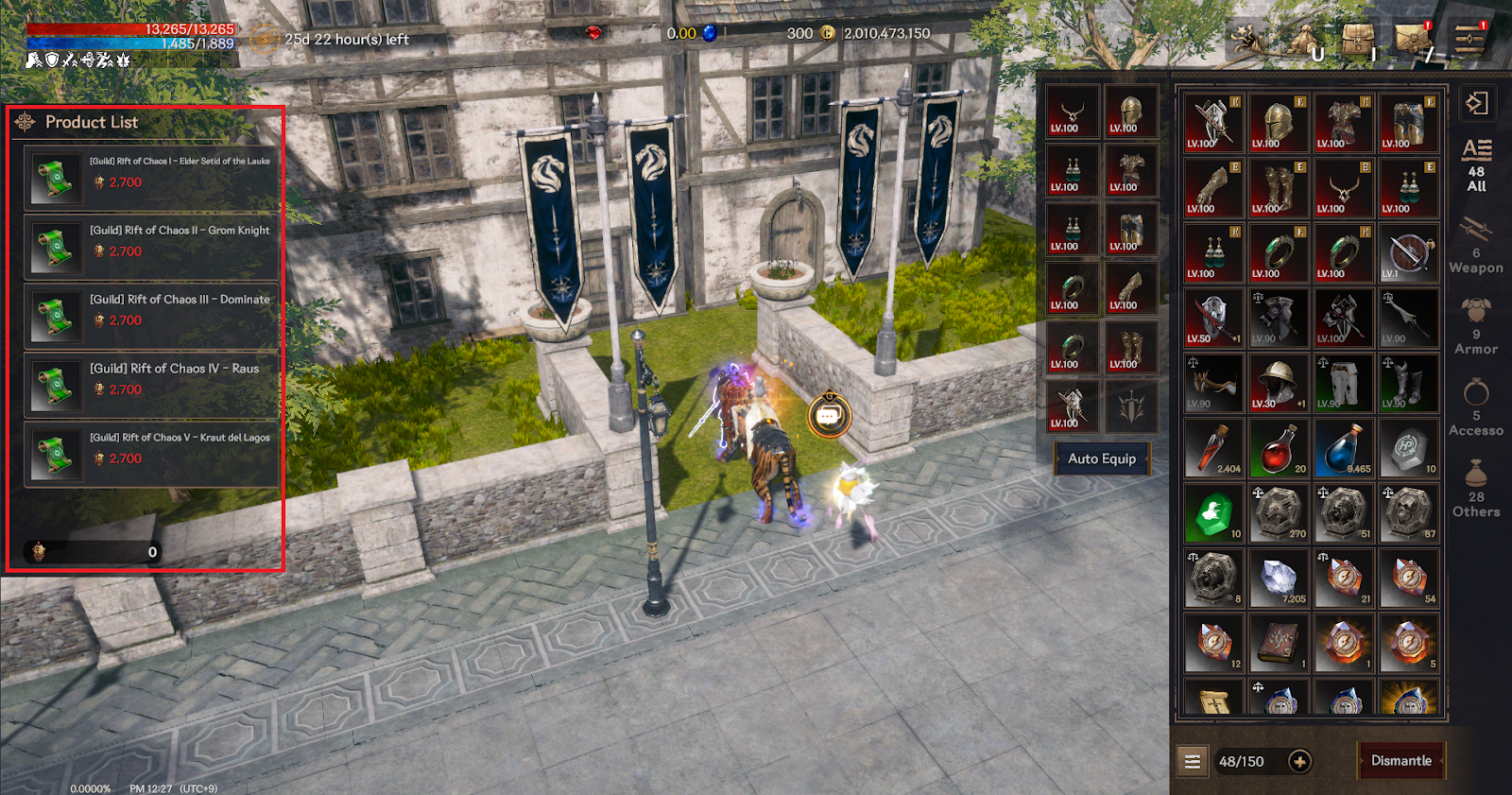Image resolution: width=1512 pixels, height=795 pixels.
Task: Select the red health potion stack of 20
Action: click(x=1278, y=449)
